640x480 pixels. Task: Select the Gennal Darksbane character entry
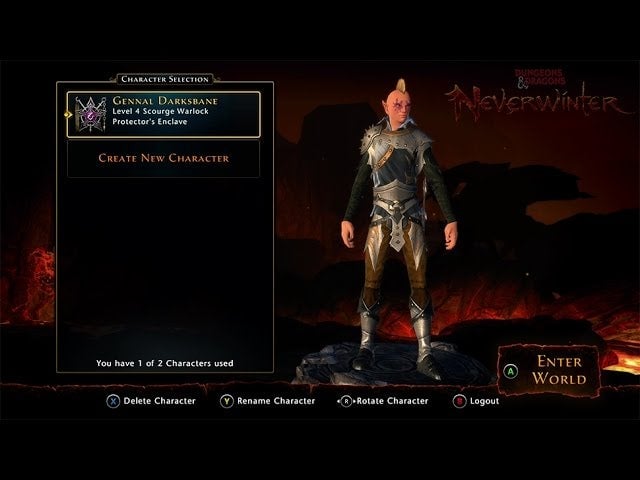[x=163, y=115]
